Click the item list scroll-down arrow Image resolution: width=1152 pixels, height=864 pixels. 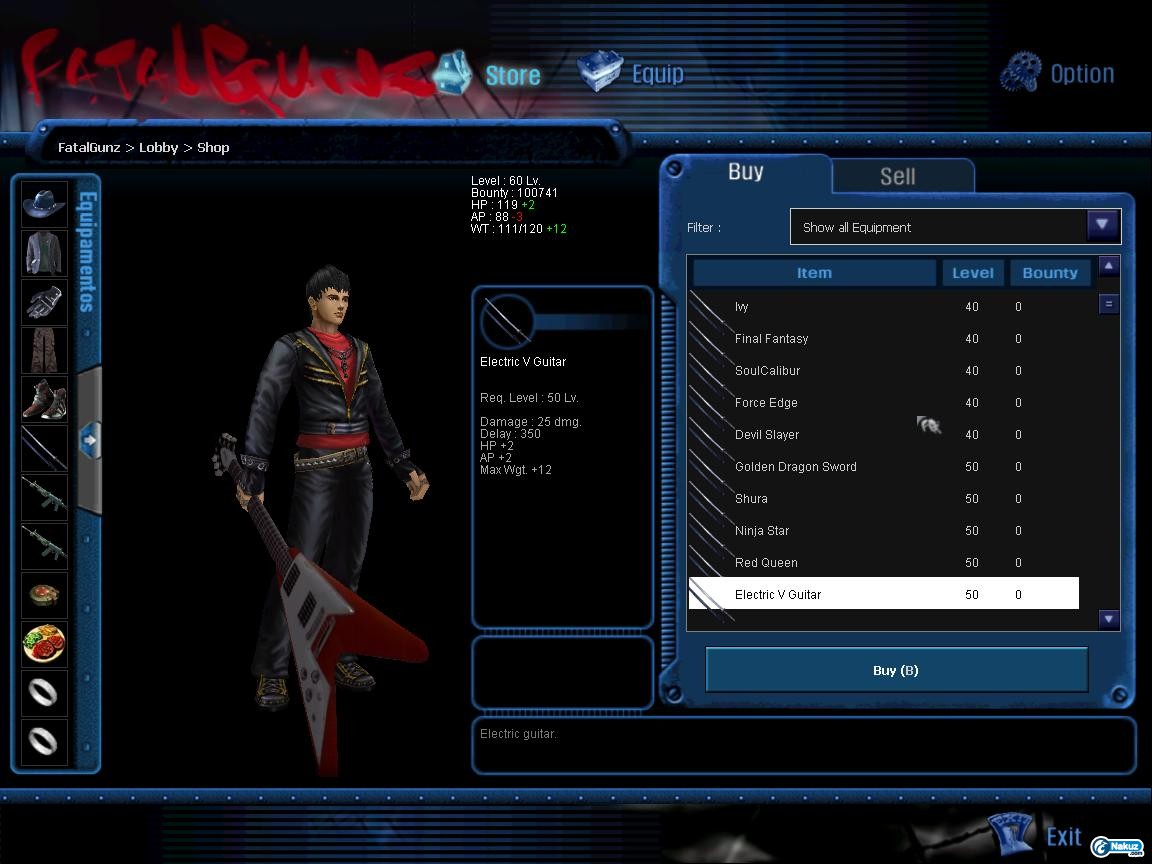(x=1108, y=619)
